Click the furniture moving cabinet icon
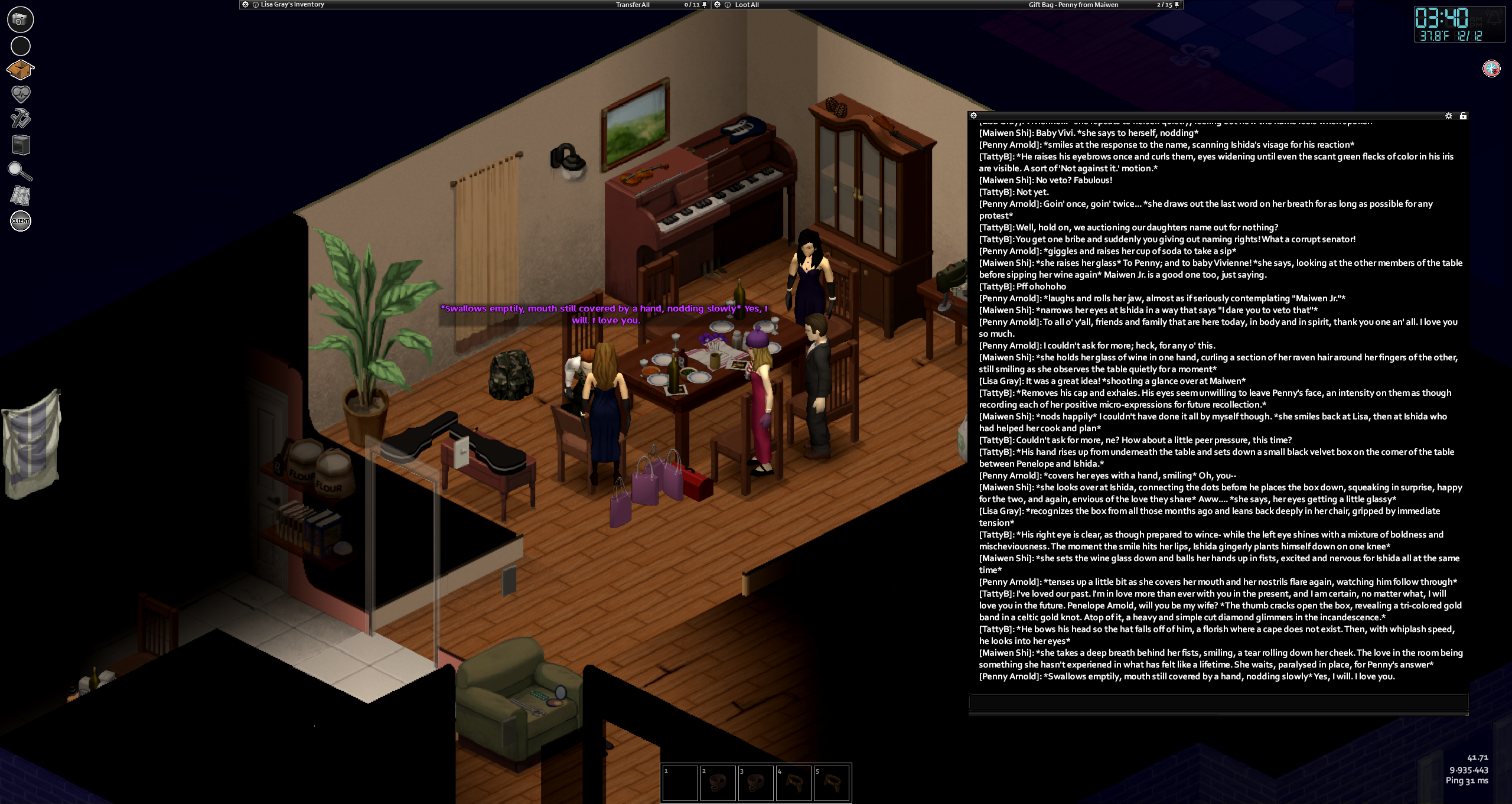This screenshot has height=804, width=1512. (x=21, y=145)
